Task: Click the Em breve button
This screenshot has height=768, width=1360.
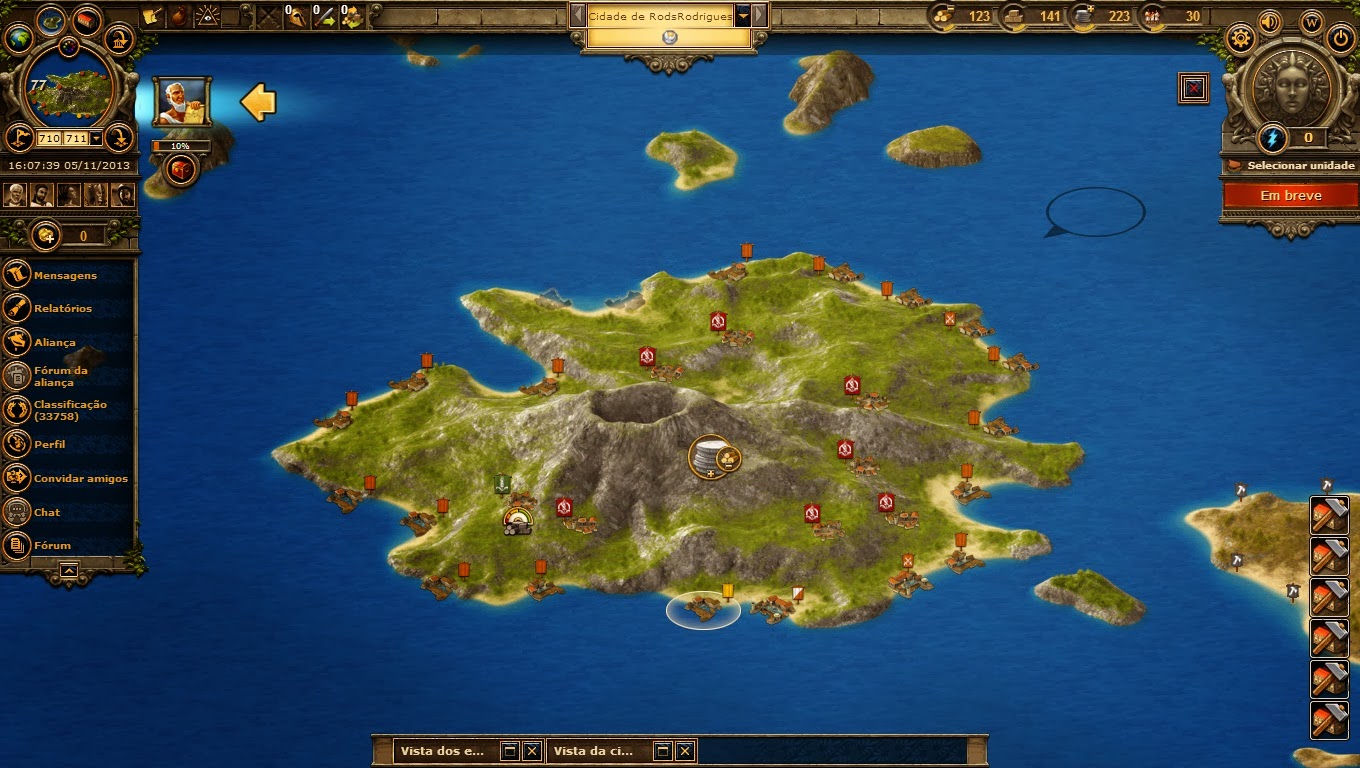Action: 1290,196
